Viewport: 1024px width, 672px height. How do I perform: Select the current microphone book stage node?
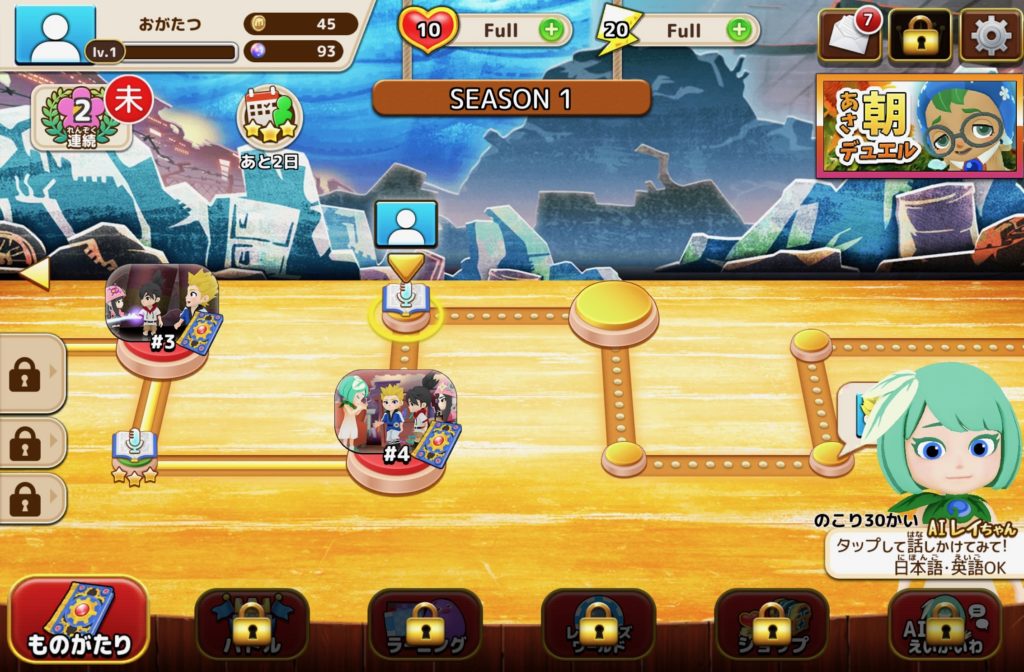pyautogui.click(x=406, y=301)
